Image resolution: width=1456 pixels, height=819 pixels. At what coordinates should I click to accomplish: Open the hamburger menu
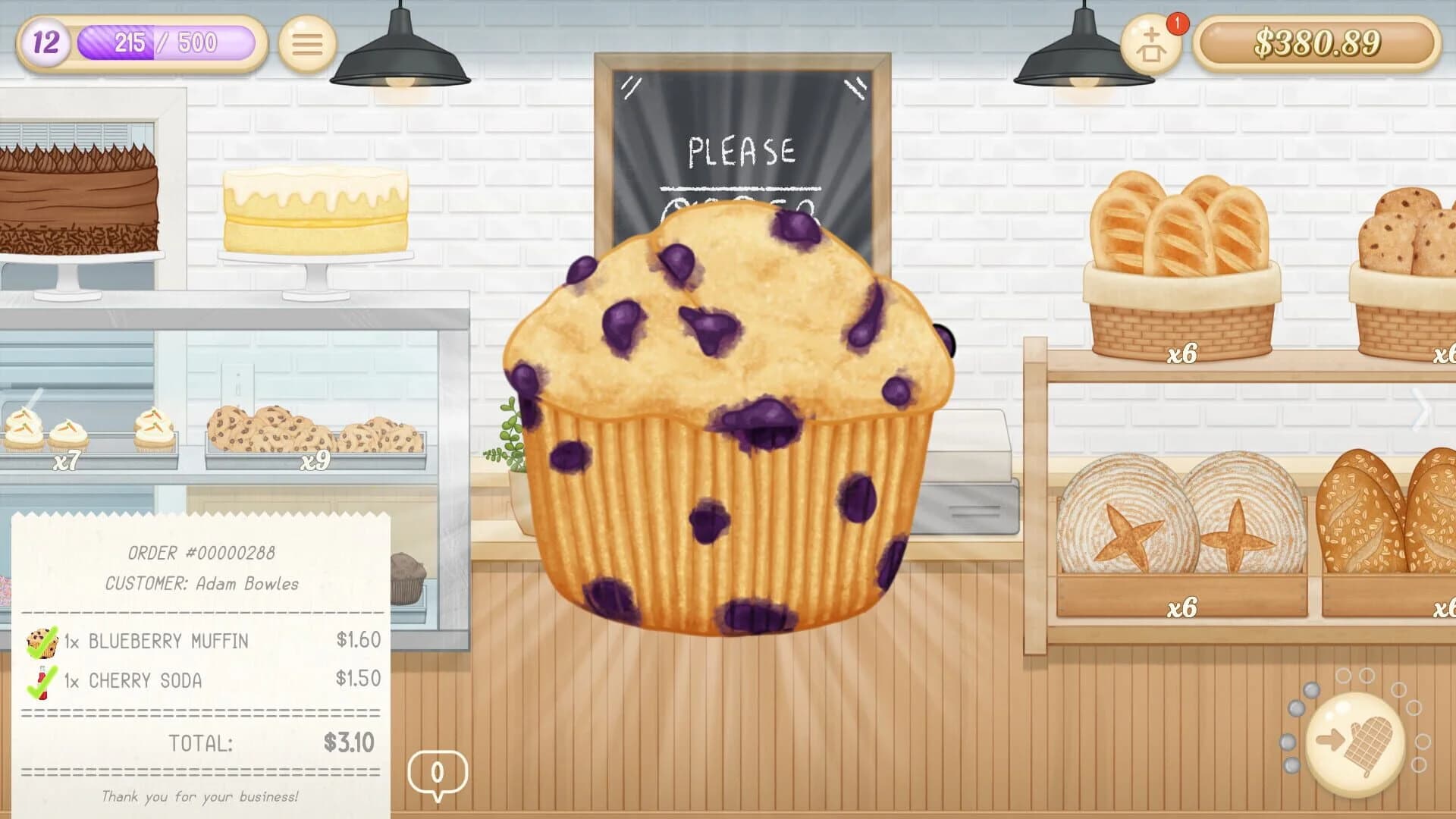coord(306,44)
